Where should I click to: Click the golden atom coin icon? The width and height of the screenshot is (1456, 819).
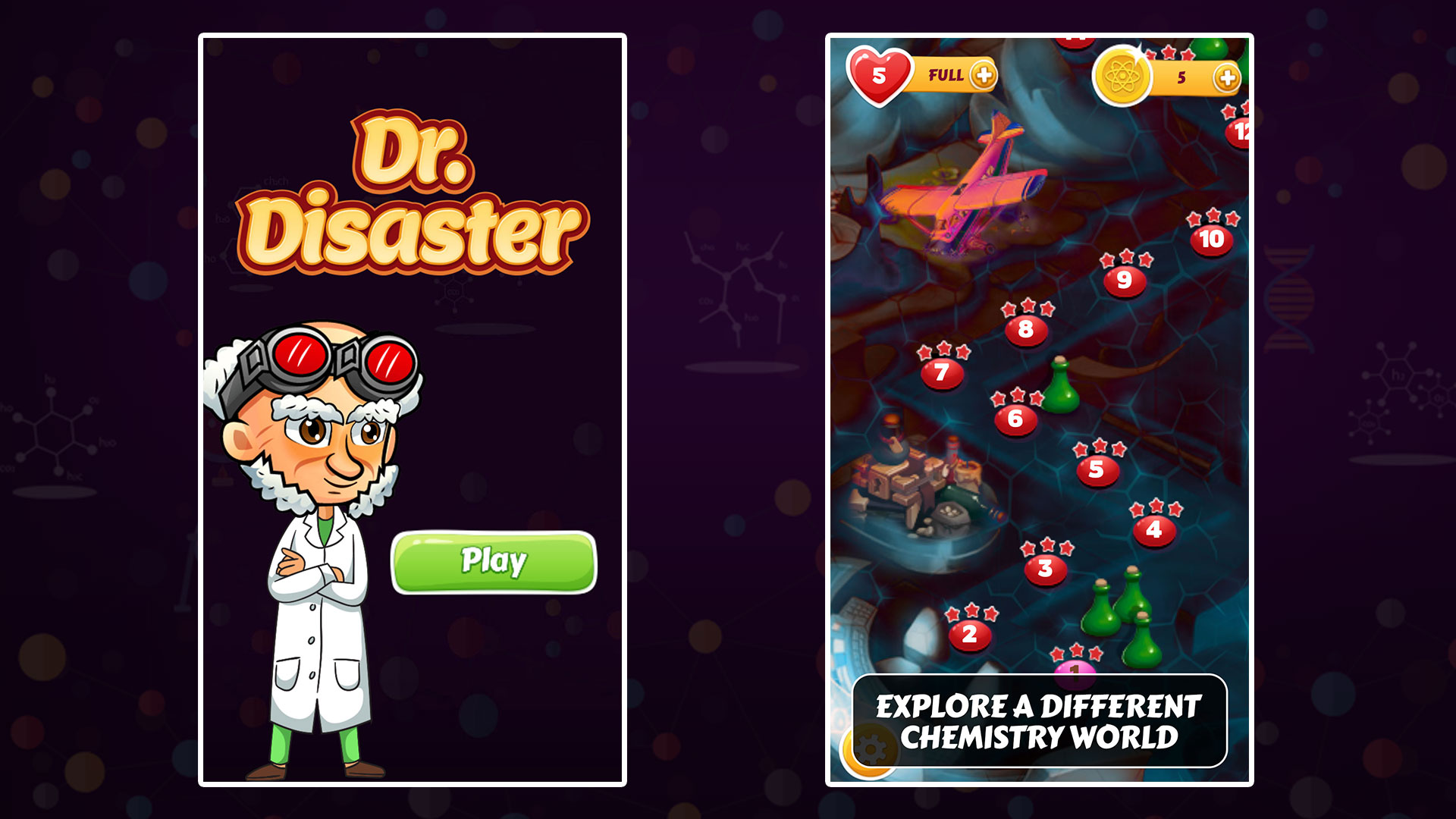pyautogui.click(x=1123, y=74)
